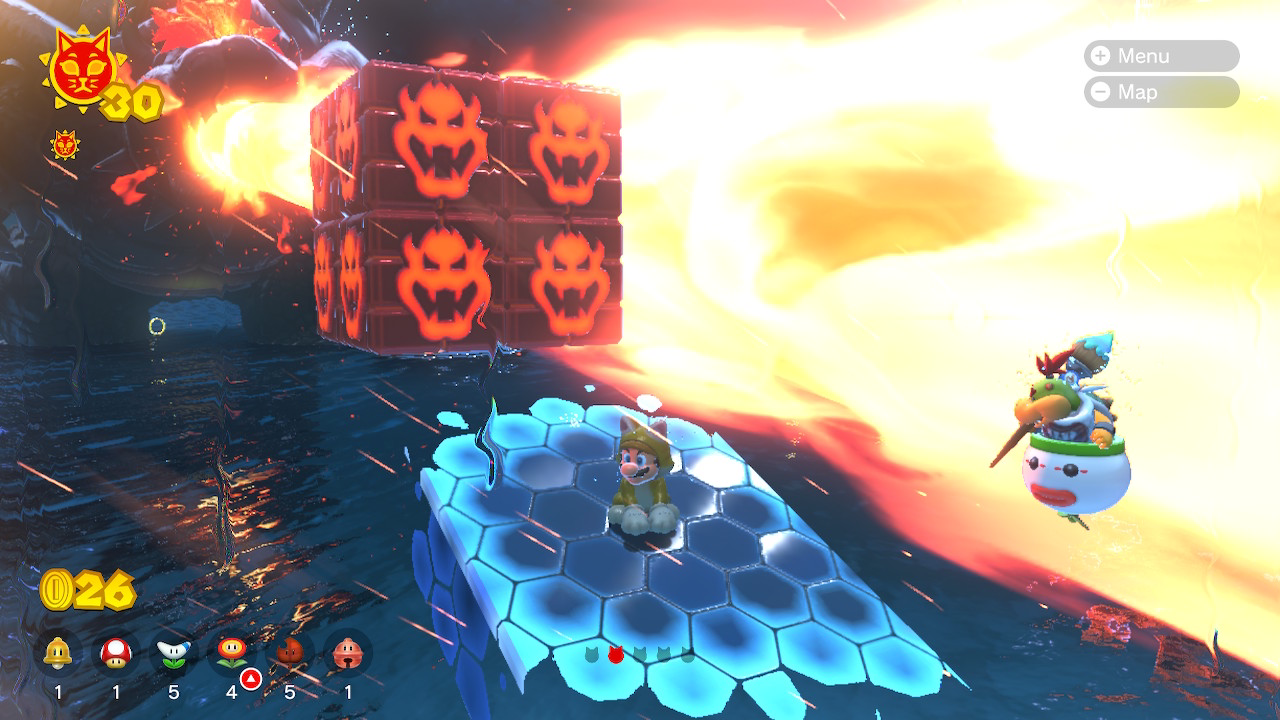Select the Boomerang Flower item
The width and height of the screenshot is (1280, 720).
pyautogui.click(x=174, y=654)
